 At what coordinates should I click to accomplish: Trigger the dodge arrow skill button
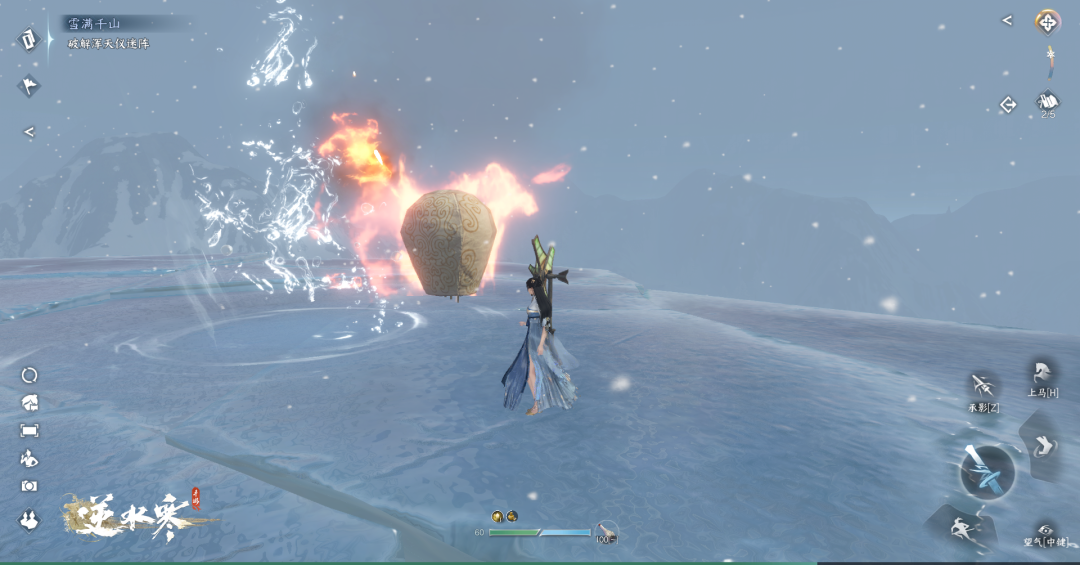(1044, 445)
